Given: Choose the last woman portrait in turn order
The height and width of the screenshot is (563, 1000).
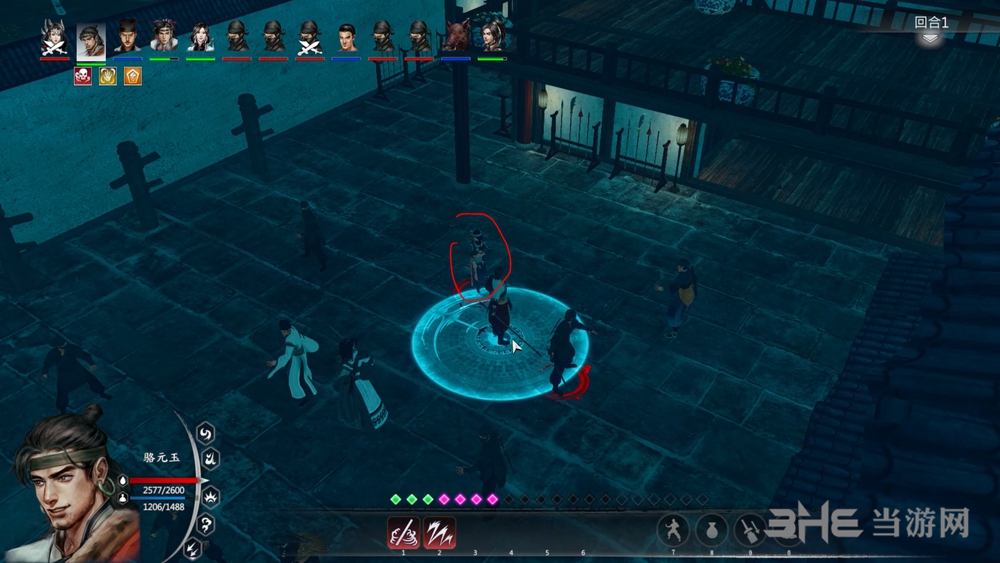Looking at the screenshot, I should (x=492, y=37).
